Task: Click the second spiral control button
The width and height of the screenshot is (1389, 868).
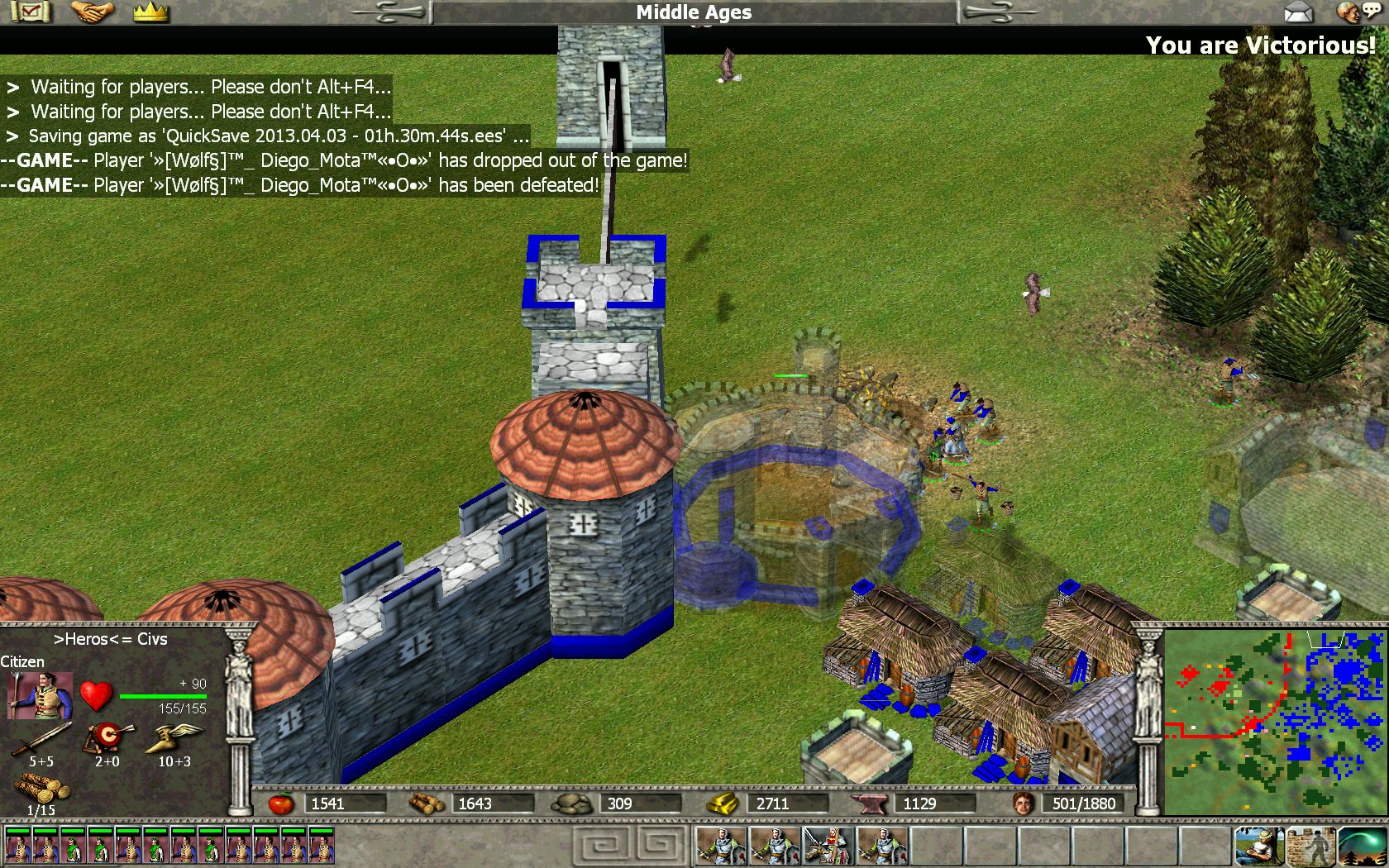Action: [x=659, y=847]
